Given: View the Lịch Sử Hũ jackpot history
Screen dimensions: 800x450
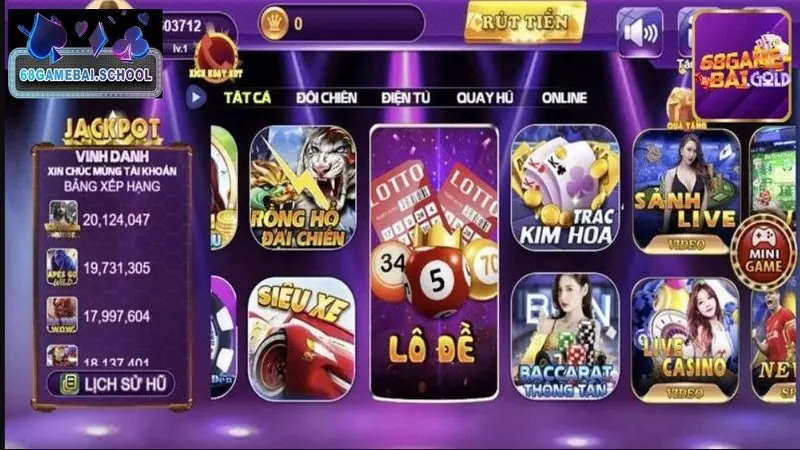Looking at the screenshot, I should tap(110, 383).
